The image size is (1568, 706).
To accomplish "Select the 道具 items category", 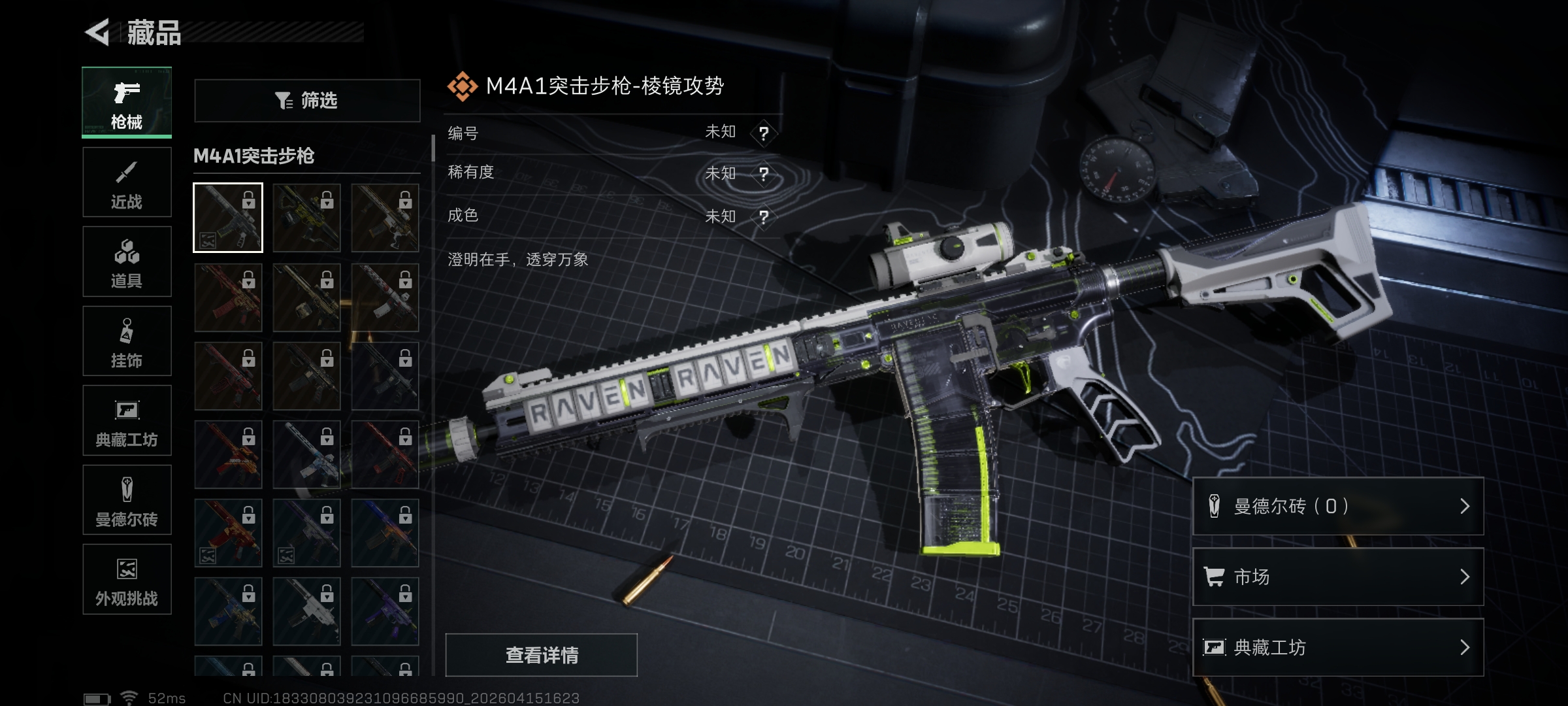I will (127, 261).
